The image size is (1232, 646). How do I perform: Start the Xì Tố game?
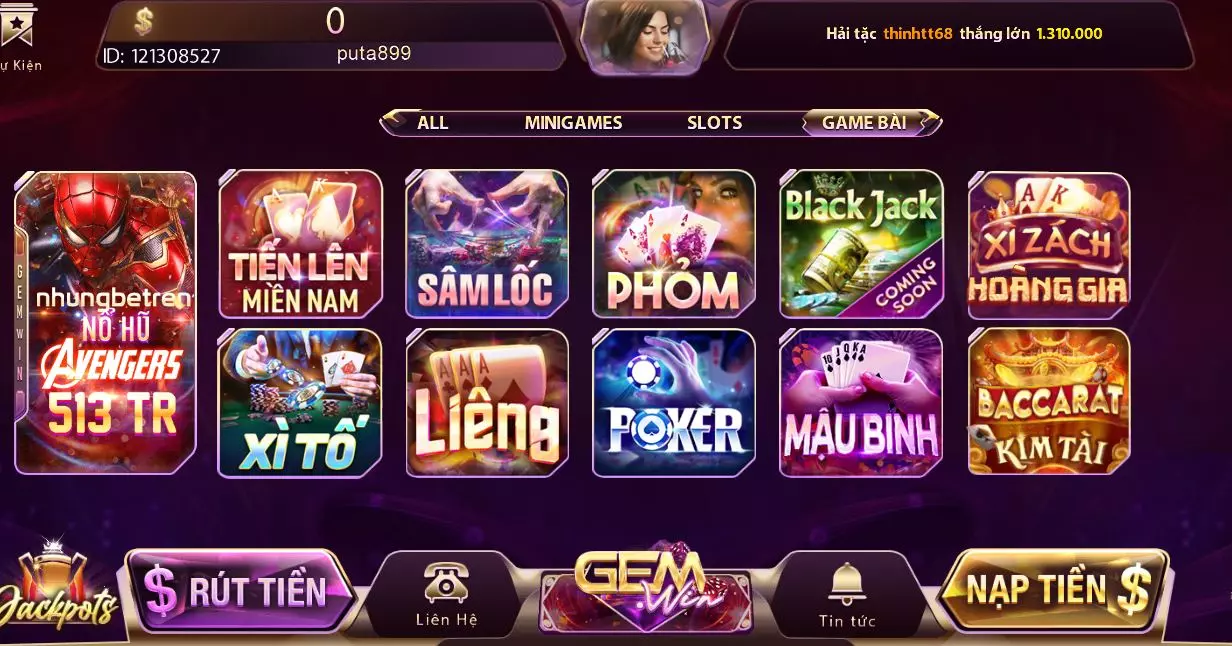pos(300,402)
